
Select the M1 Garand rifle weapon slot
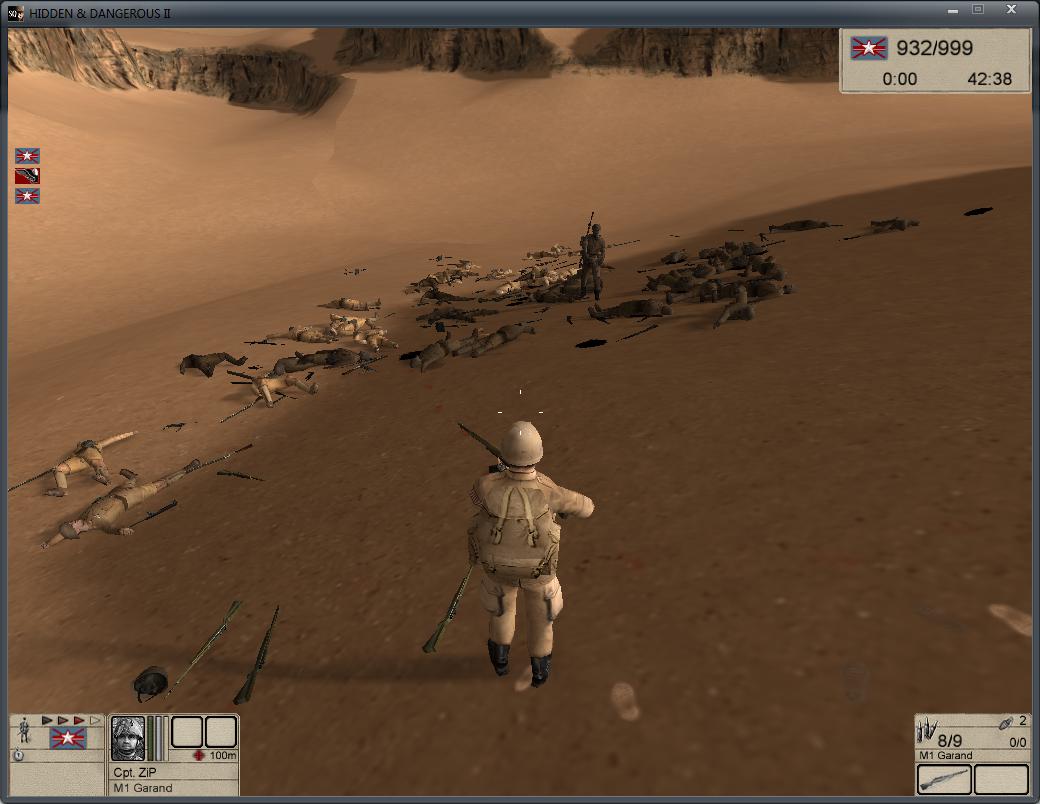[944, 779]
